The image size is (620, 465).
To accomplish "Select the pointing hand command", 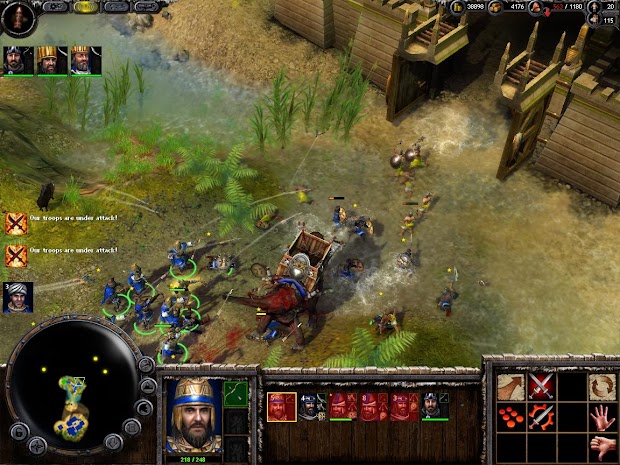I will [602, 445].
